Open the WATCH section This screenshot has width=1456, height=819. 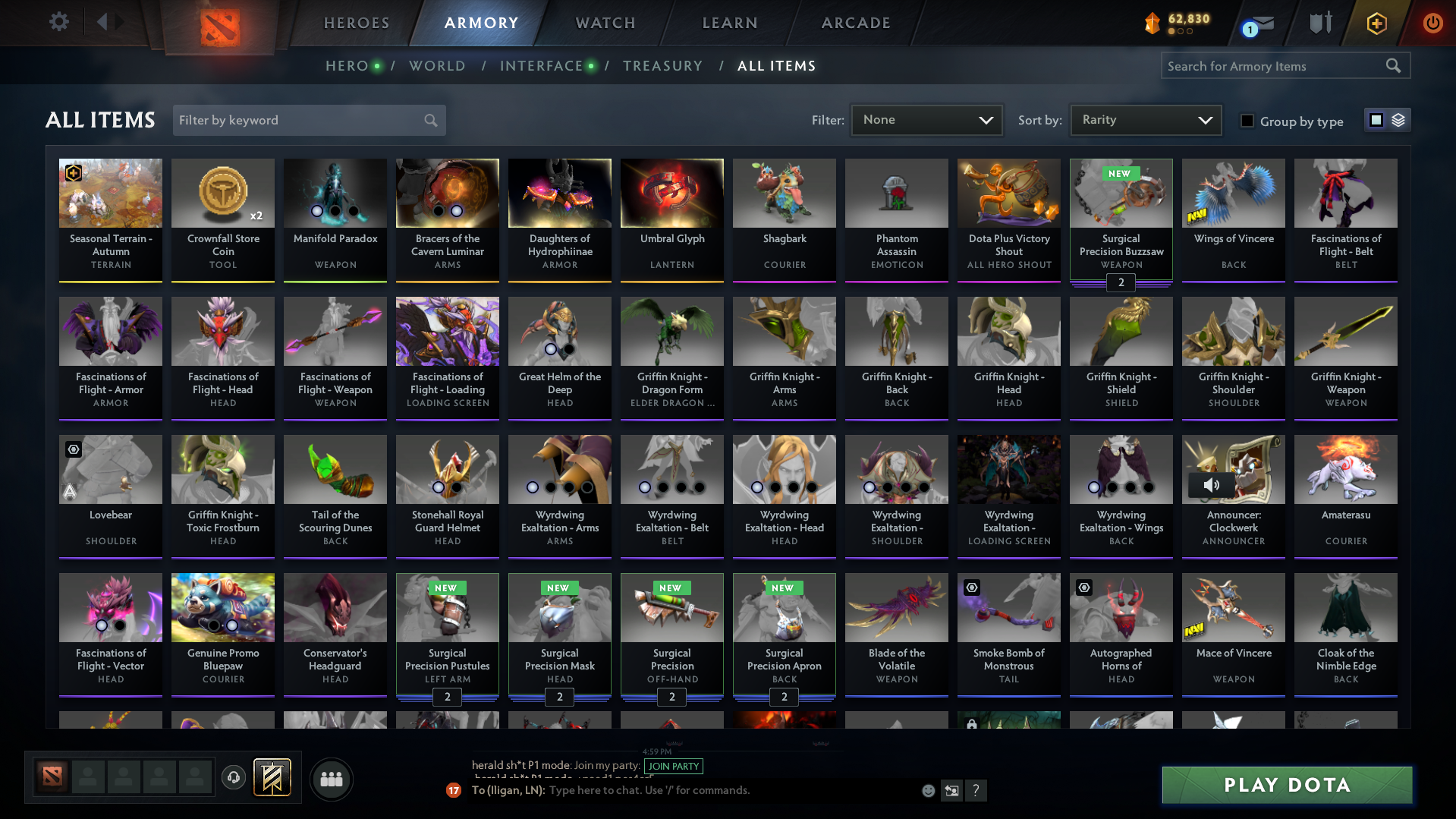click(603, 23)
